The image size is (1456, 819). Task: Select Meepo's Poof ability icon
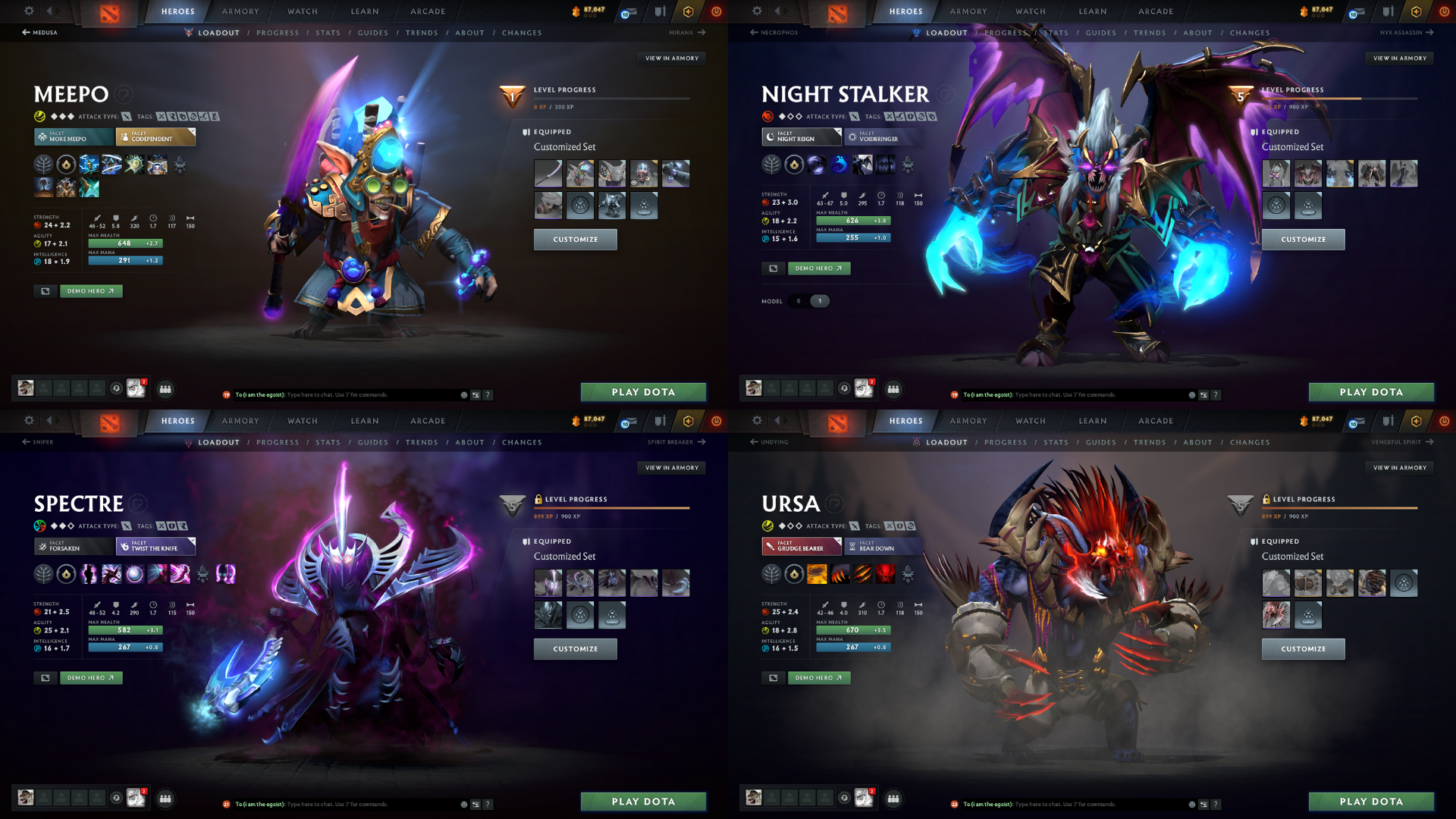point(111,165)
